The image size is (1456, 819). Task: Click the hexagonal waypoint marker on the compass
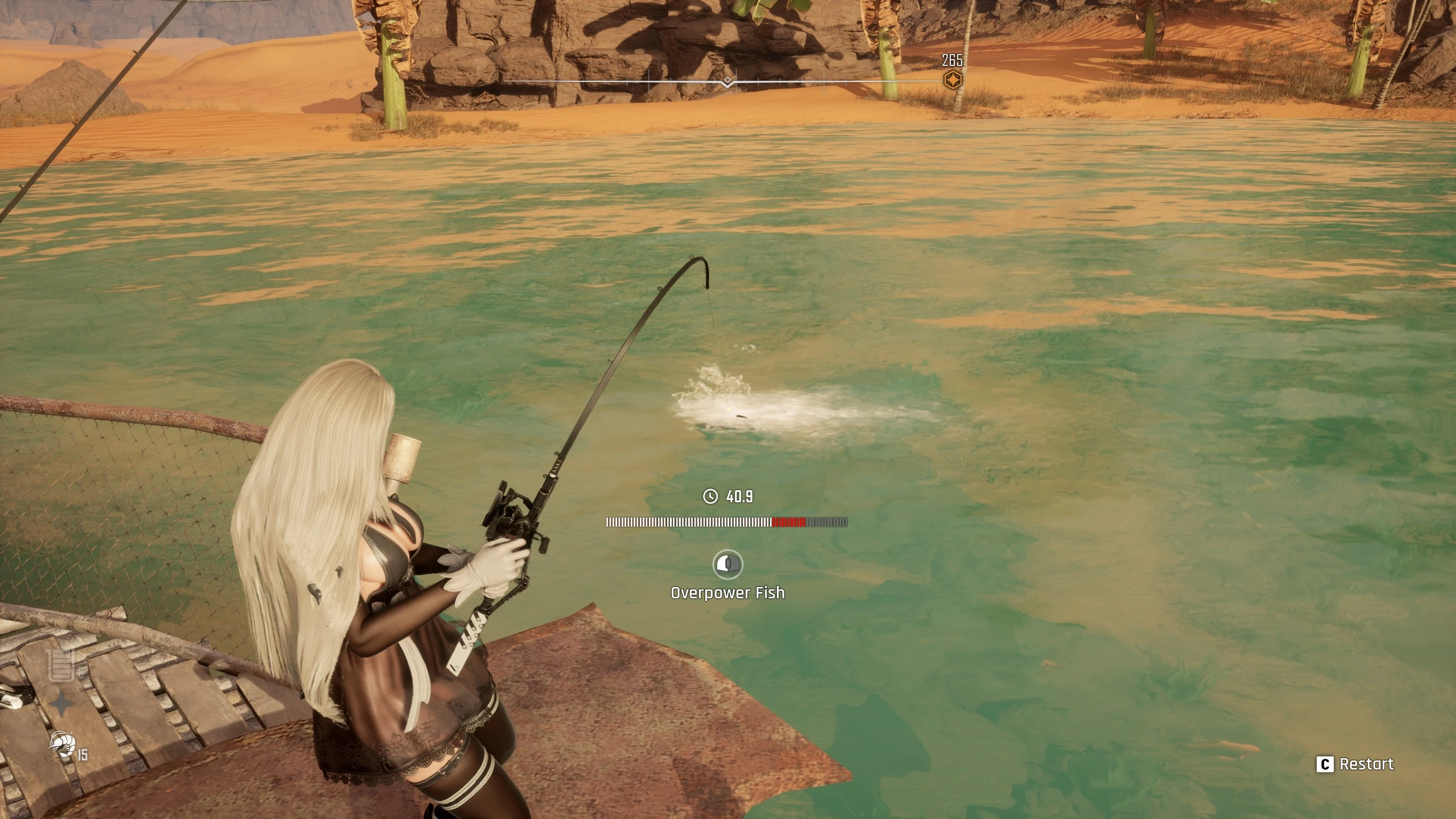coord(952,80)
